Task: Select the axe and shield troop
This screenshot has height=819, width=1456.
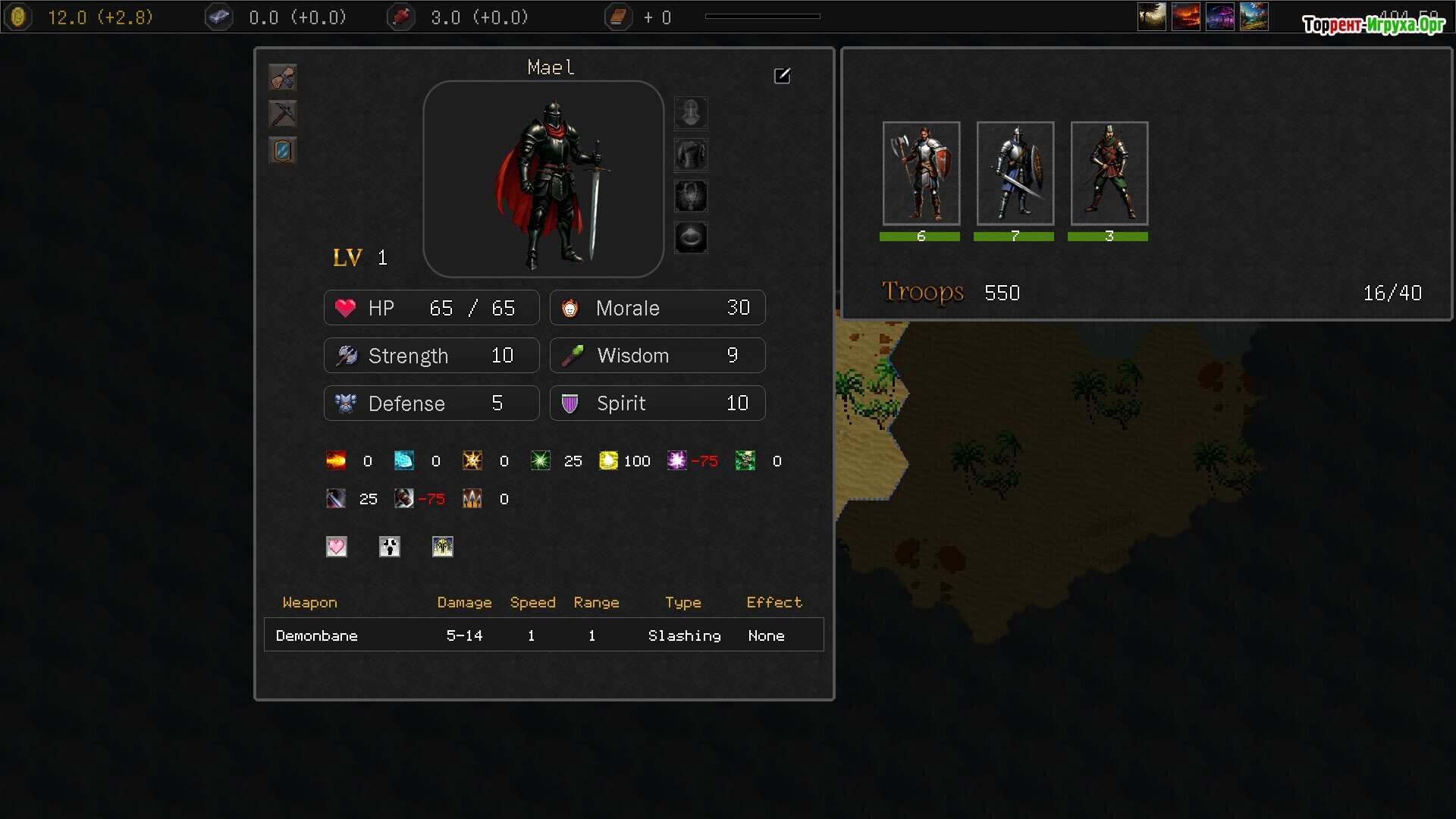Action: [x=921, y=174]
